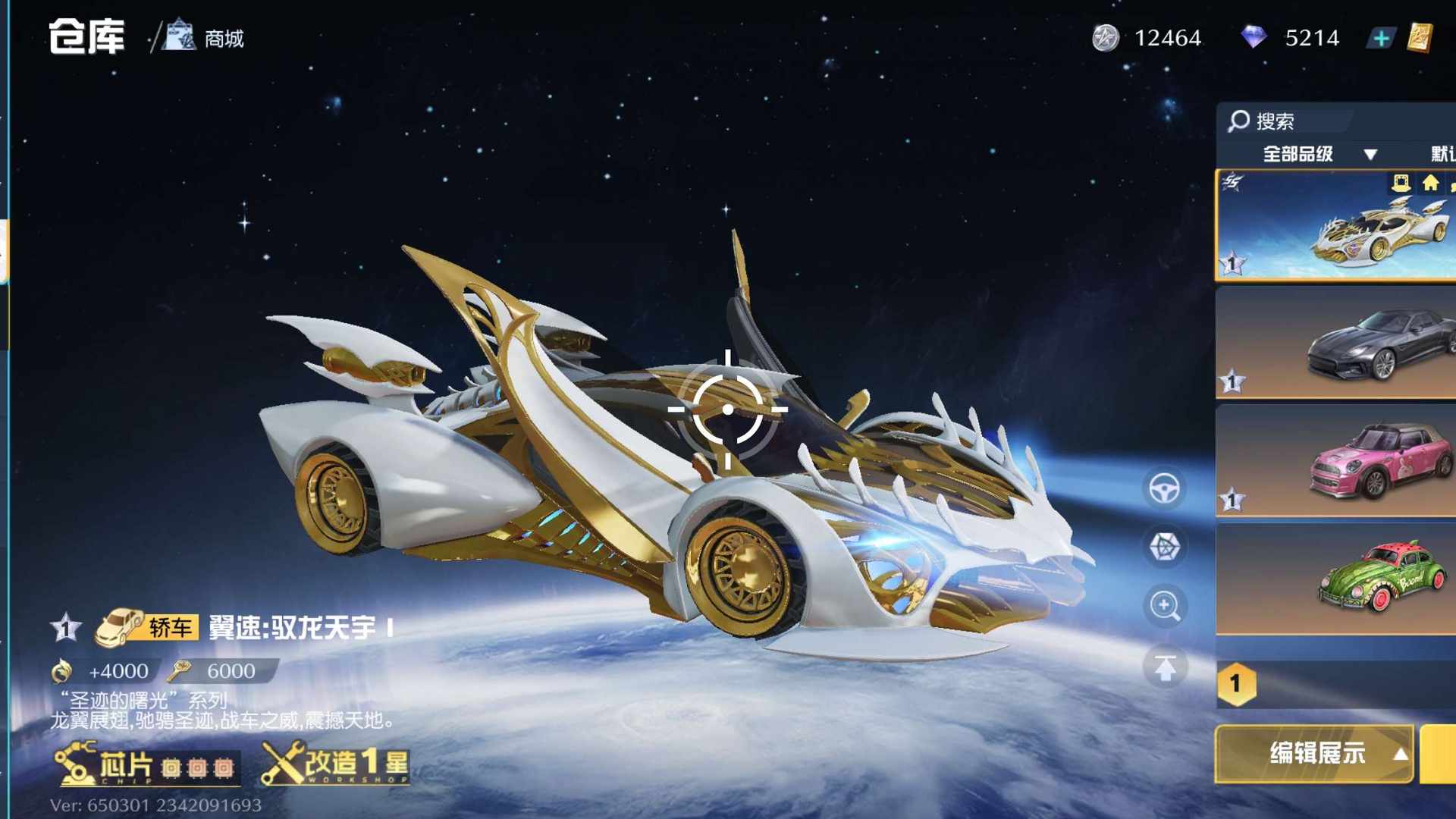This screenshot has width=1456, height=819.
Task: Select the yellow number 1 badge
Action: click(1236, 684)
